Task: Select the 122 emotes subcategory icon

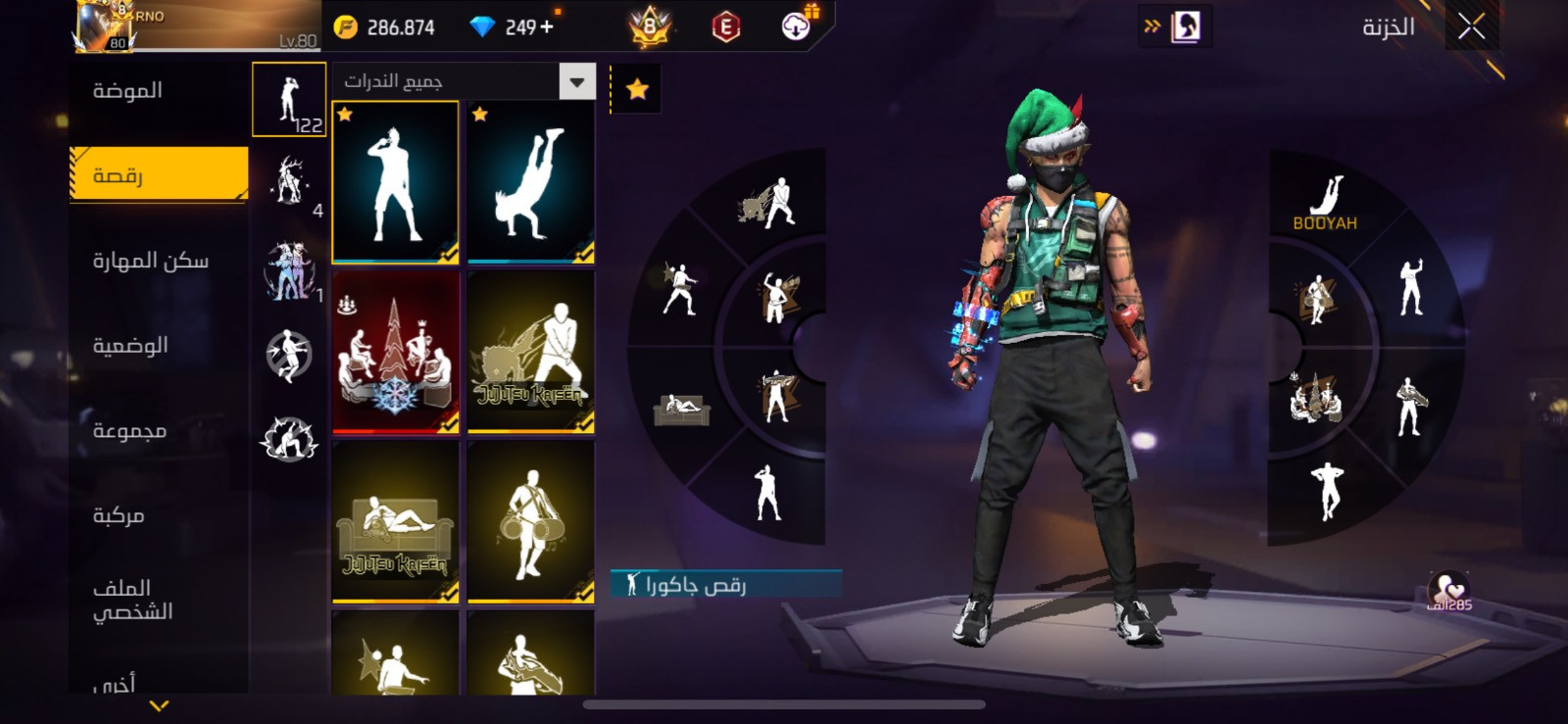Action: pos(289,100)
